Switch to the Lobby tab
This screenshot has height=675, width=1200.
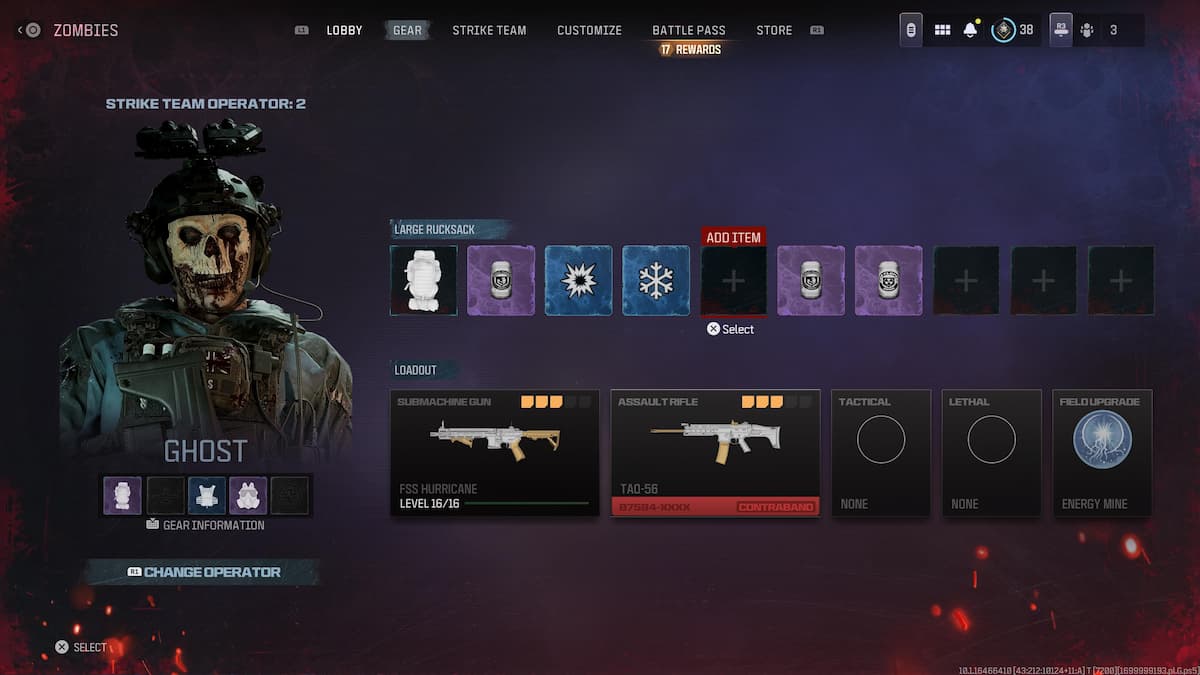pyautogui.click(x=344, y=30)
